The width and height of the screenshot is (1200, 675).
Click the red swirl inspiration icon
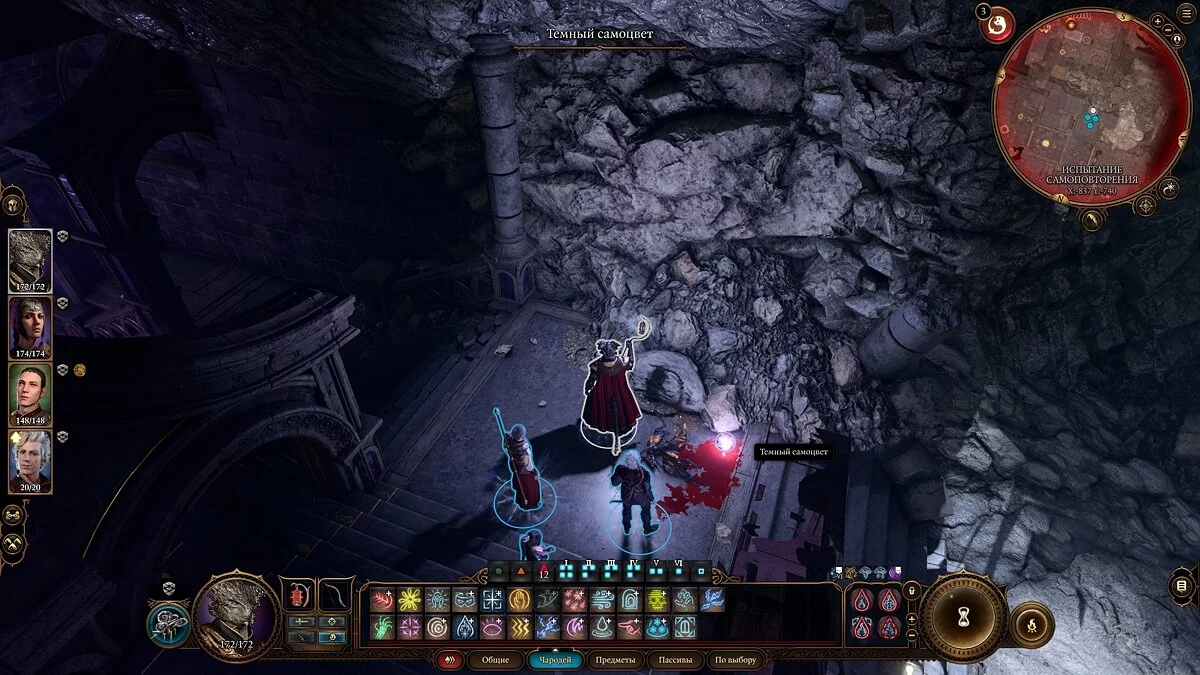pyautogui.click(x=995, y=27)
